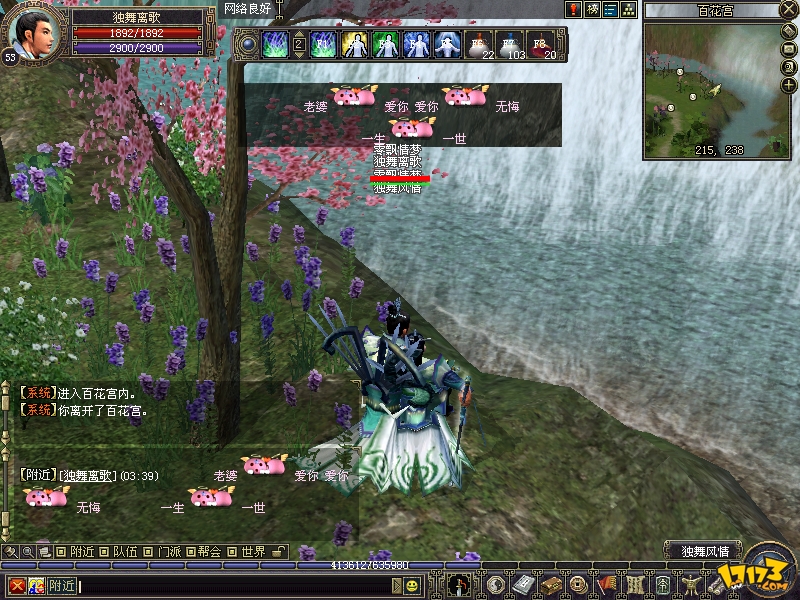Use the F8 potion with 20 remaining
800x600 pixels.
pyautogui.click(x=541, y=45)
